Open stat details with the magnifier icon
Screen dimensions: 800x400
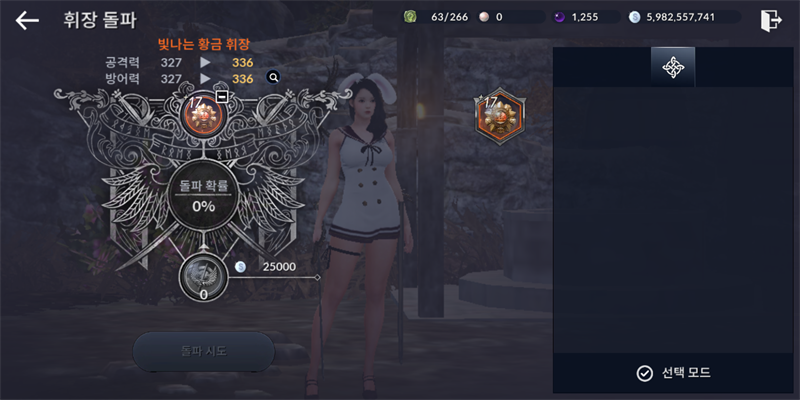[273, 77]
